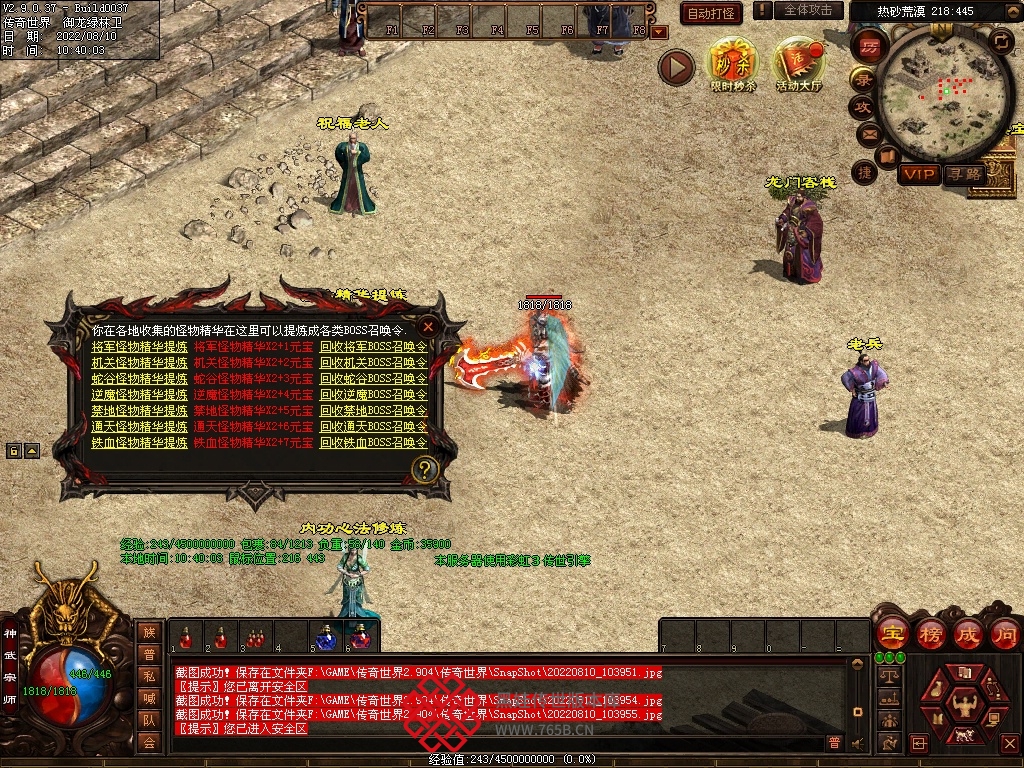Select 回收通天BOSS召唤令 option

pos(373,427)
